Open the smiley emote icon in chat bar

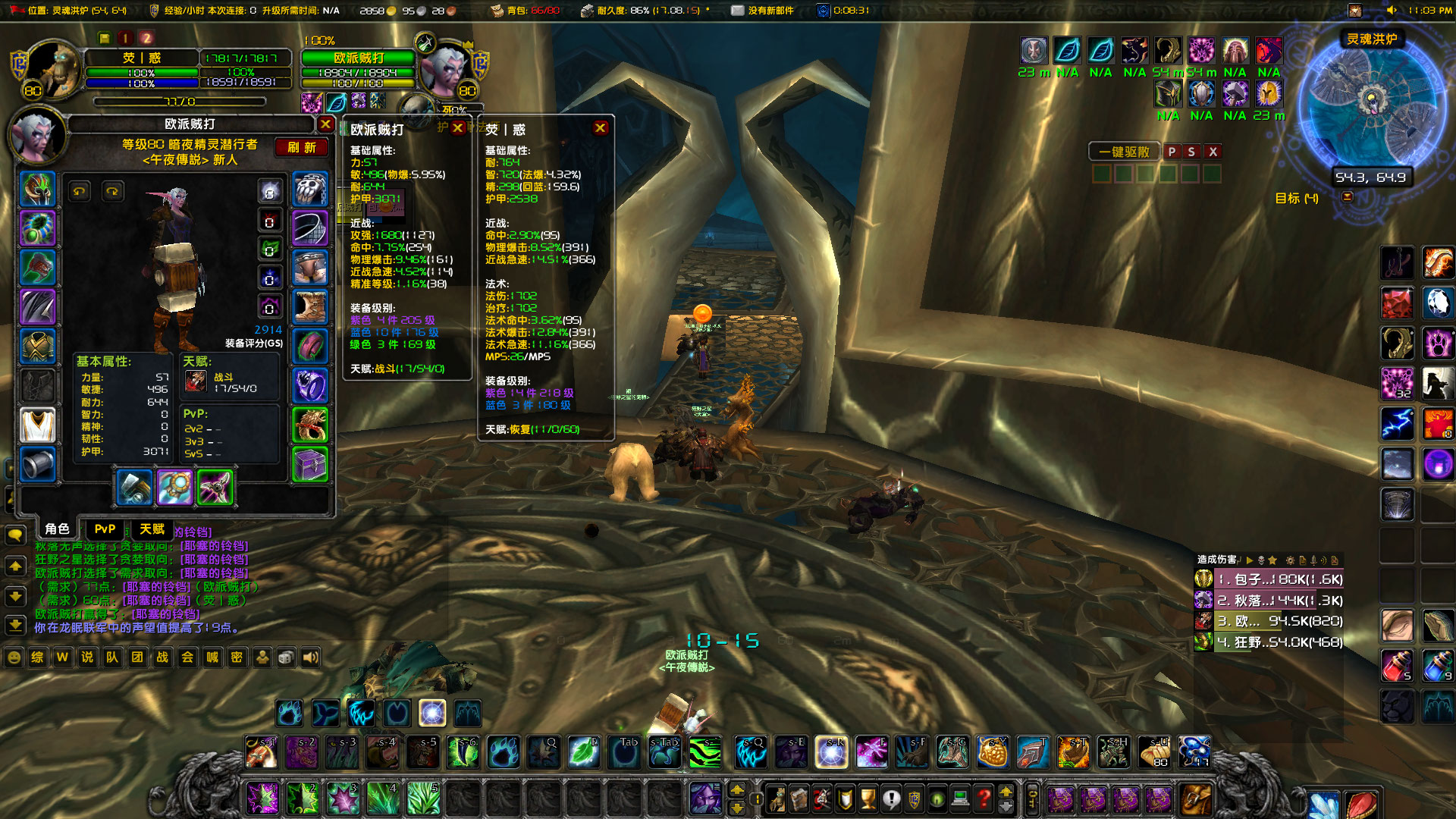(x=14, y=657)
